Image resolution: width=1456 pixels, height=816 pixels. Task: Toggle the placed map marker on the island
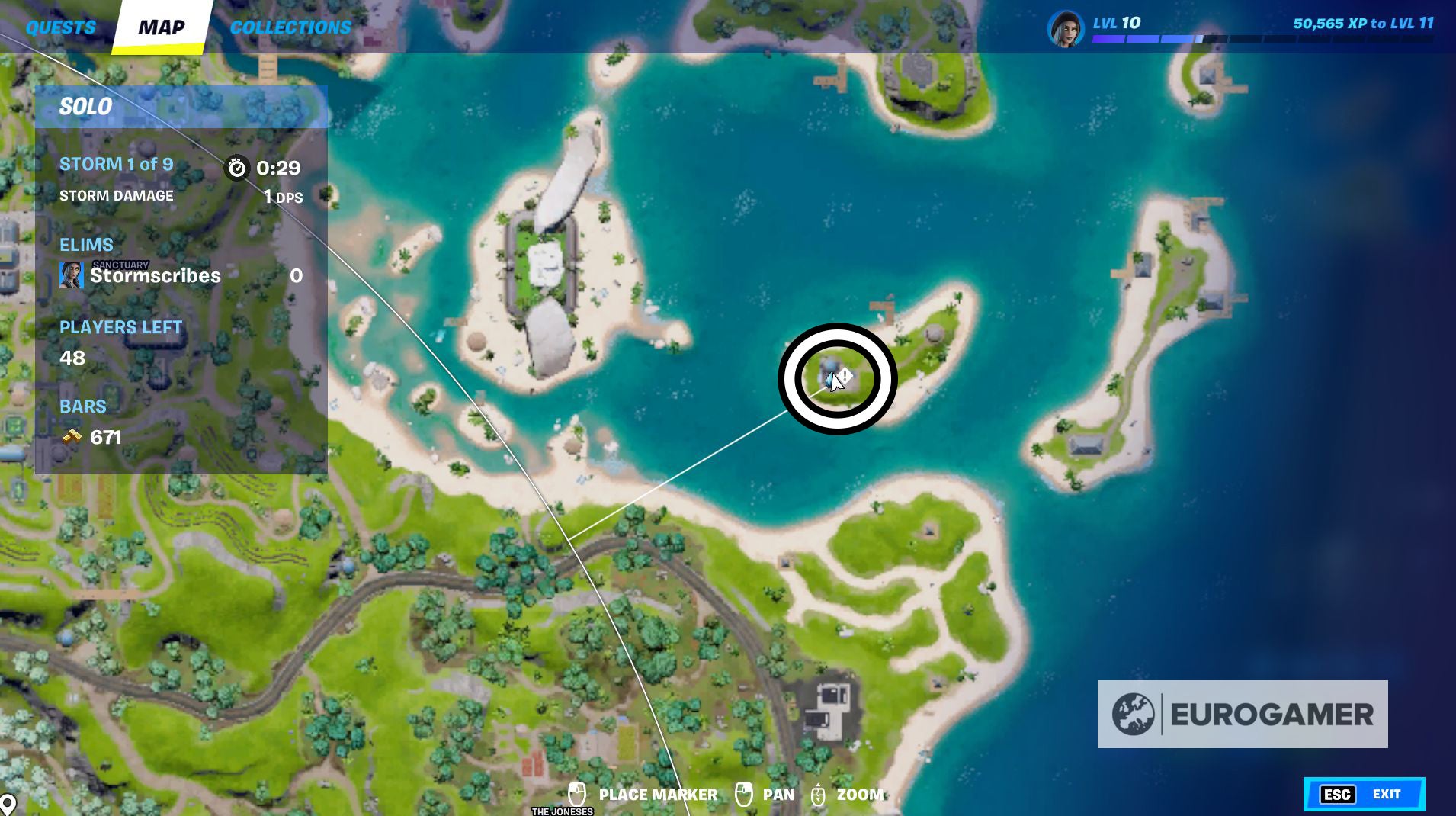(x=828, y=376)
